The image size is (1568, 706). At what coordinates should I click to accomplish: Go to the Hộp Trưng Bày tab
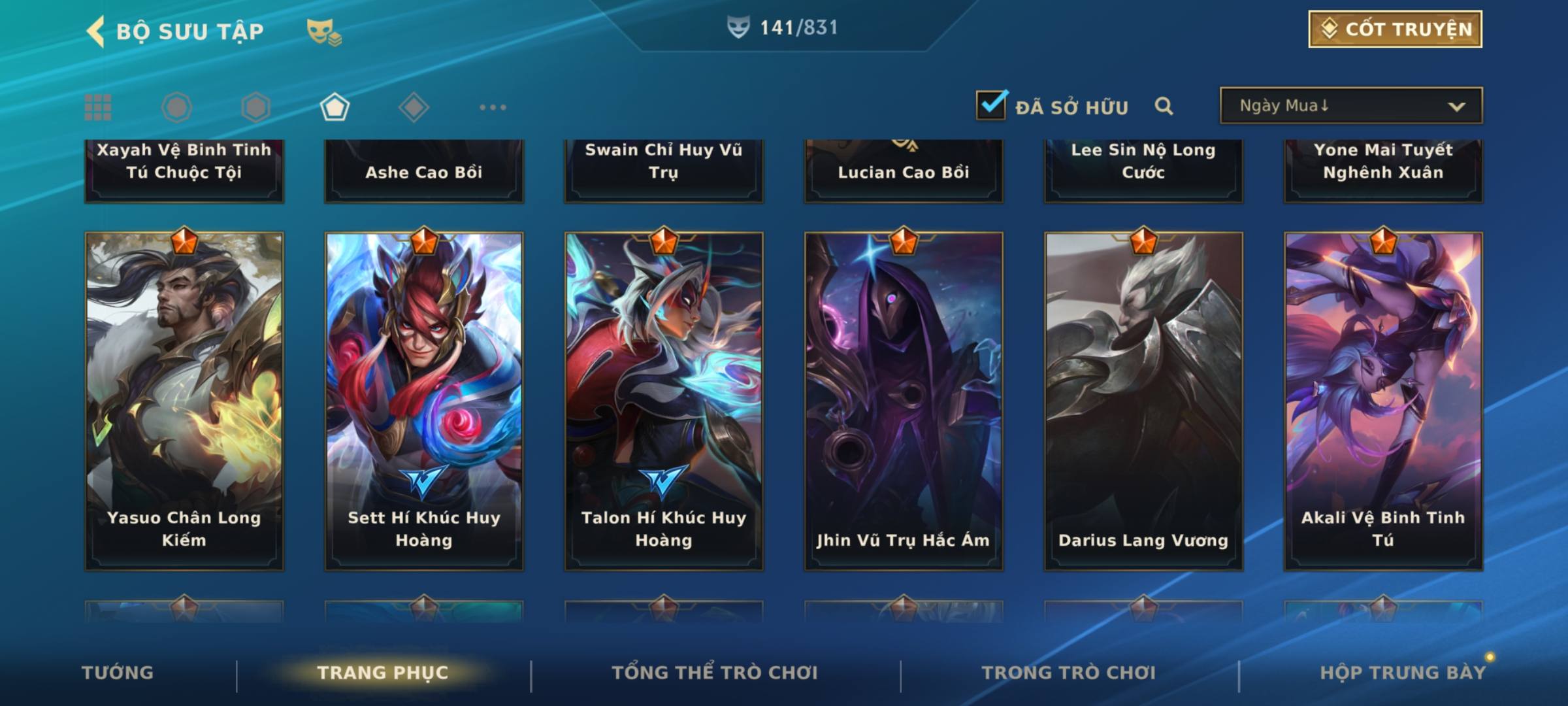click(x=1403, y=673)
